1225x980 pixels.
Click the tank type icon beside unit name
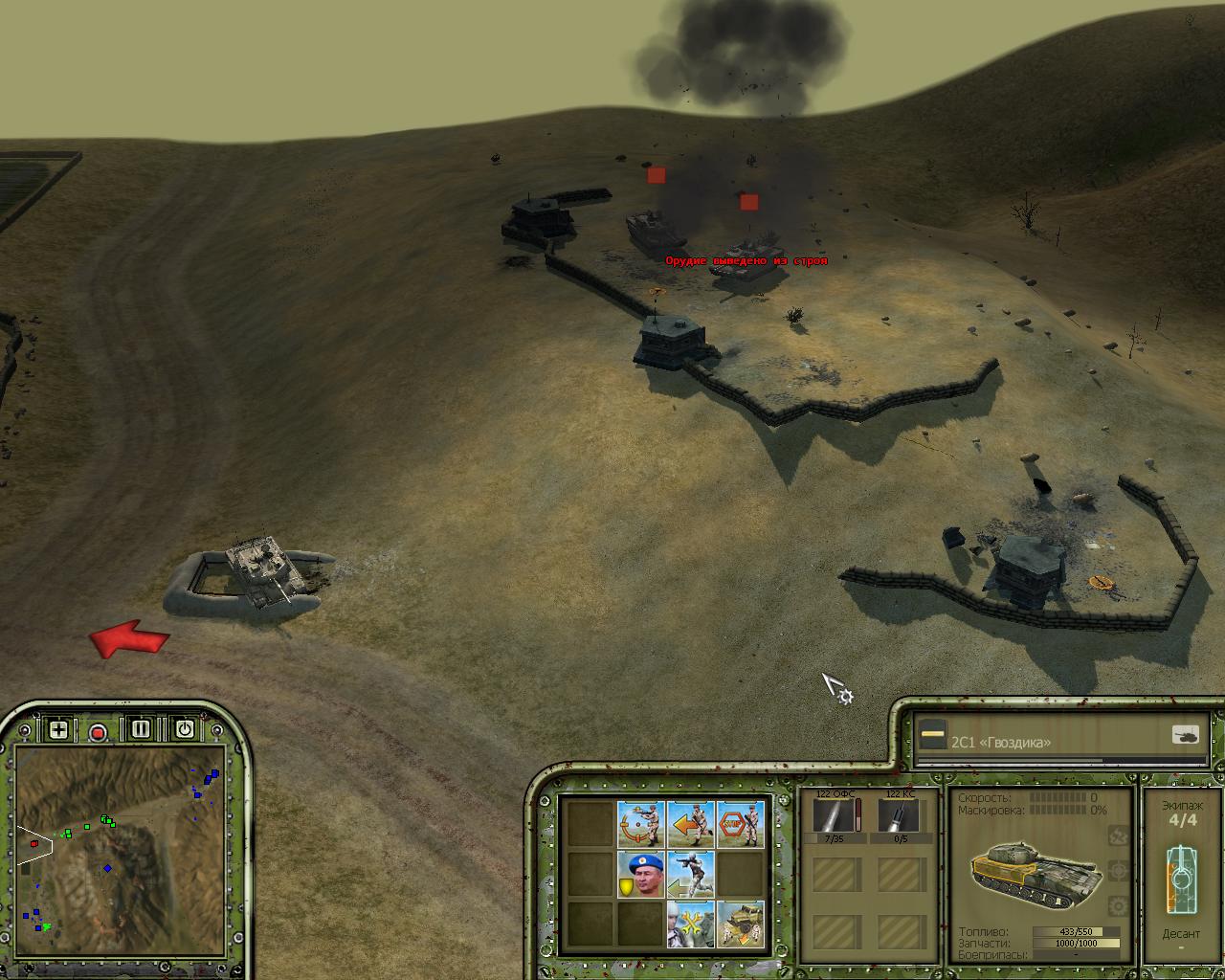(x=1185, y=735)
